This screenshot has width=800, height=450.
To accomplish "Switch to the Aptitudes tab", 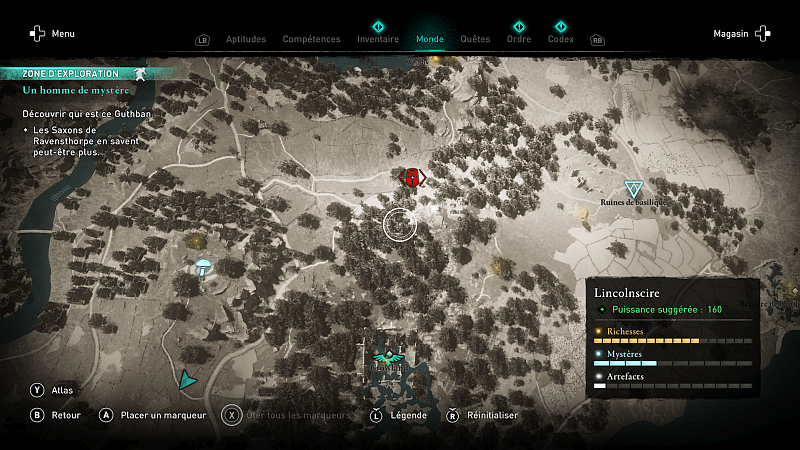I will [x=246, y=39].
